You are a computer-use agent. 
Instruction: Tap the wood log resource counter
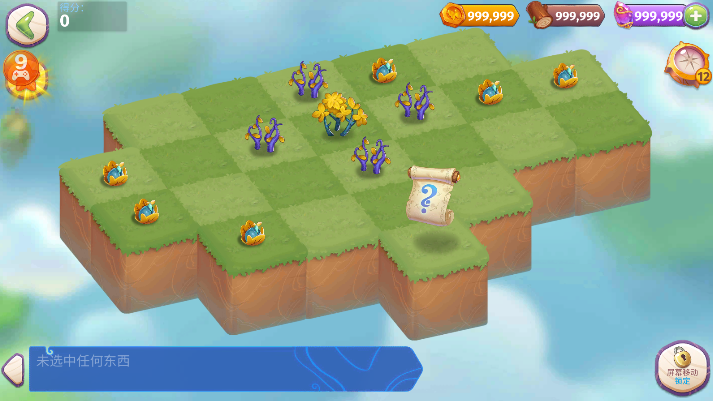[567, 15]
